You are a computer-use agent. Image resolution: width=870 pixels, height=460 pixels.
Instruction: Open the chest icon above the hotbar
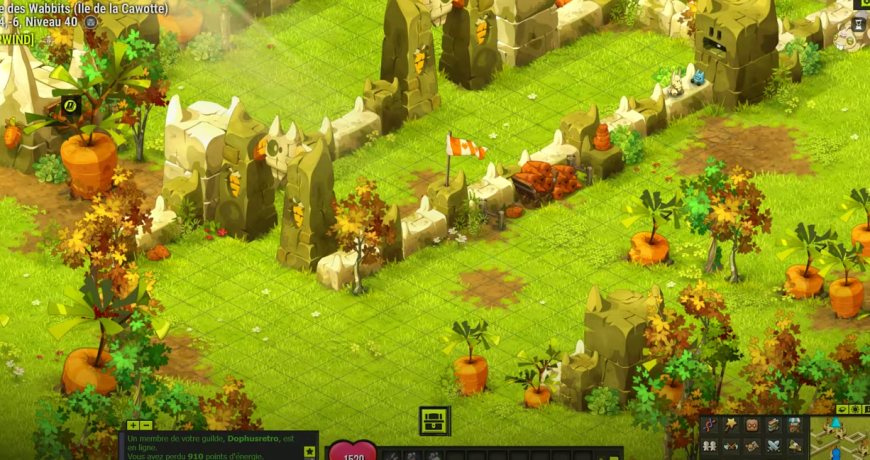pyautogui.click(x=435, y=420)
